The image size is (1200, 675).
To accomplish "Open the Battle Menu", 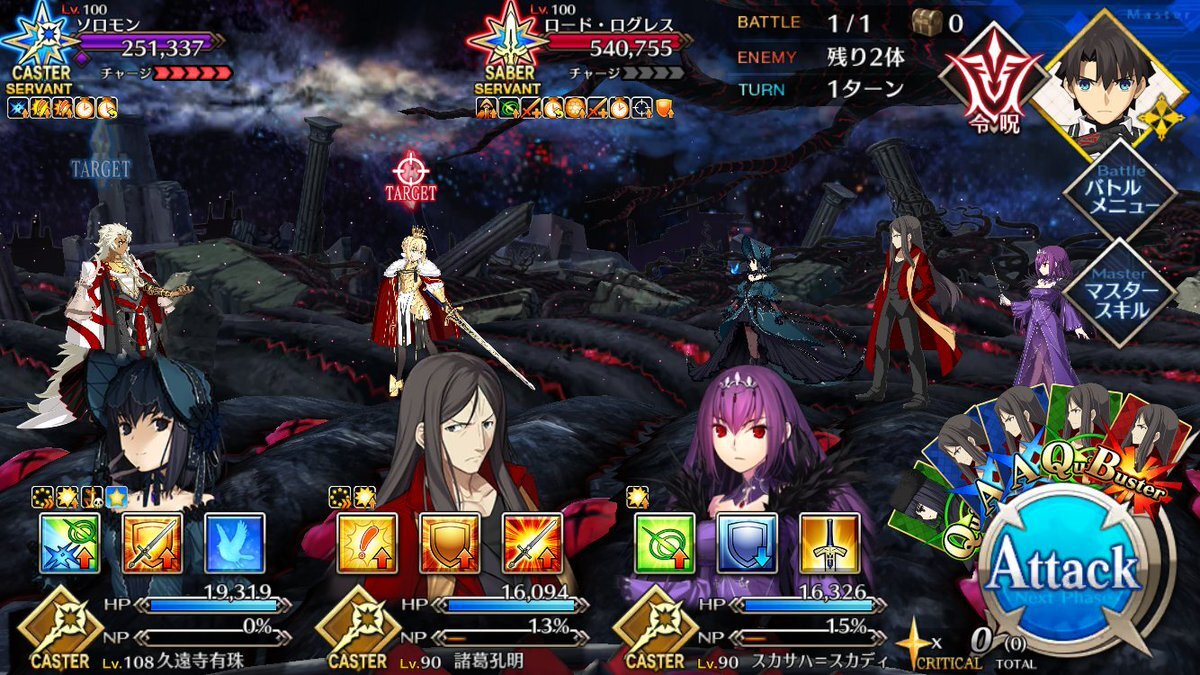I will (1117, 194).
